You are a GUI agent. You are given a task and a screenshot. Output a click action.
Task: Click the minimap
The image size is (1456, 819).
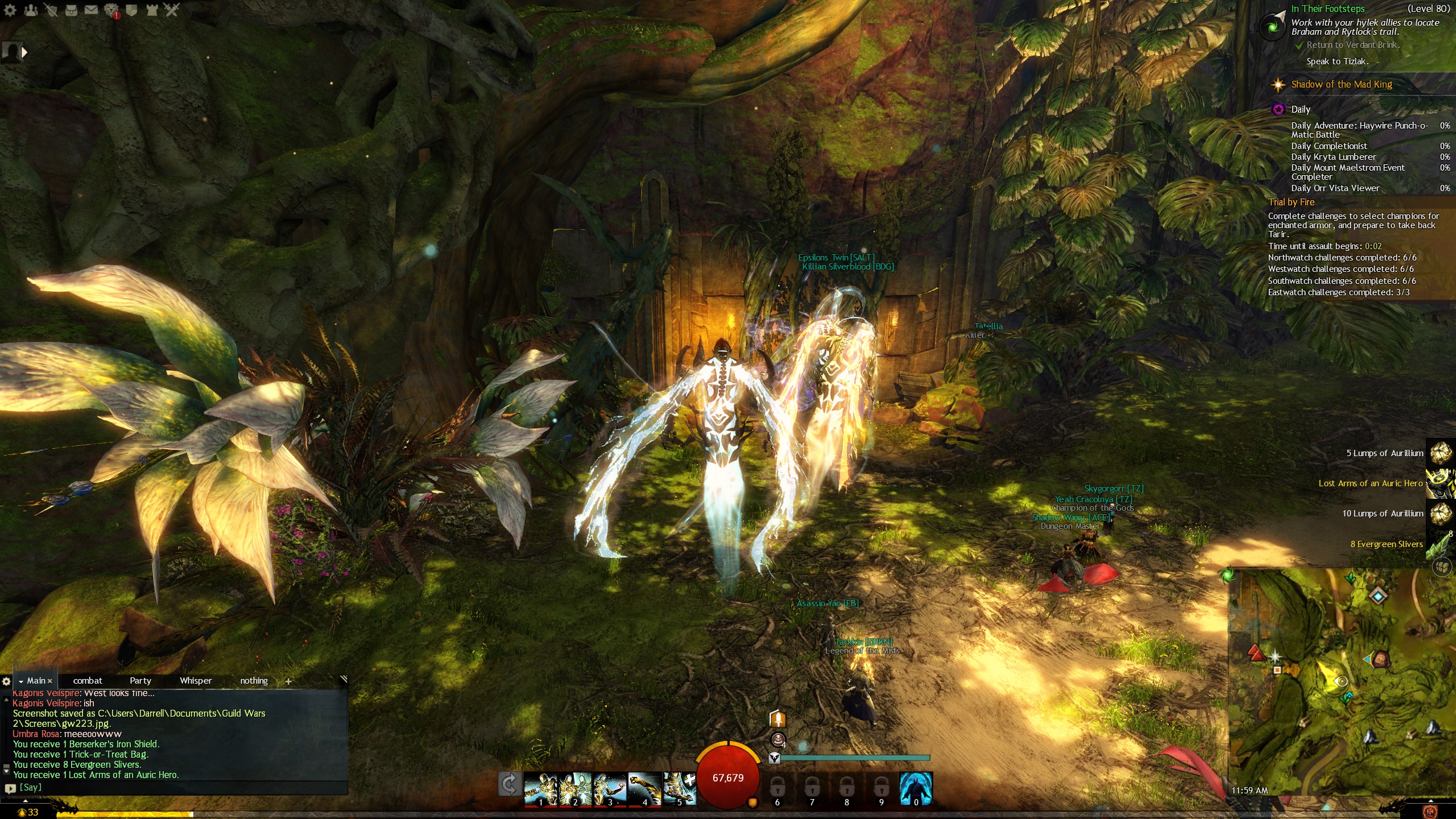tap(1342, 682)
